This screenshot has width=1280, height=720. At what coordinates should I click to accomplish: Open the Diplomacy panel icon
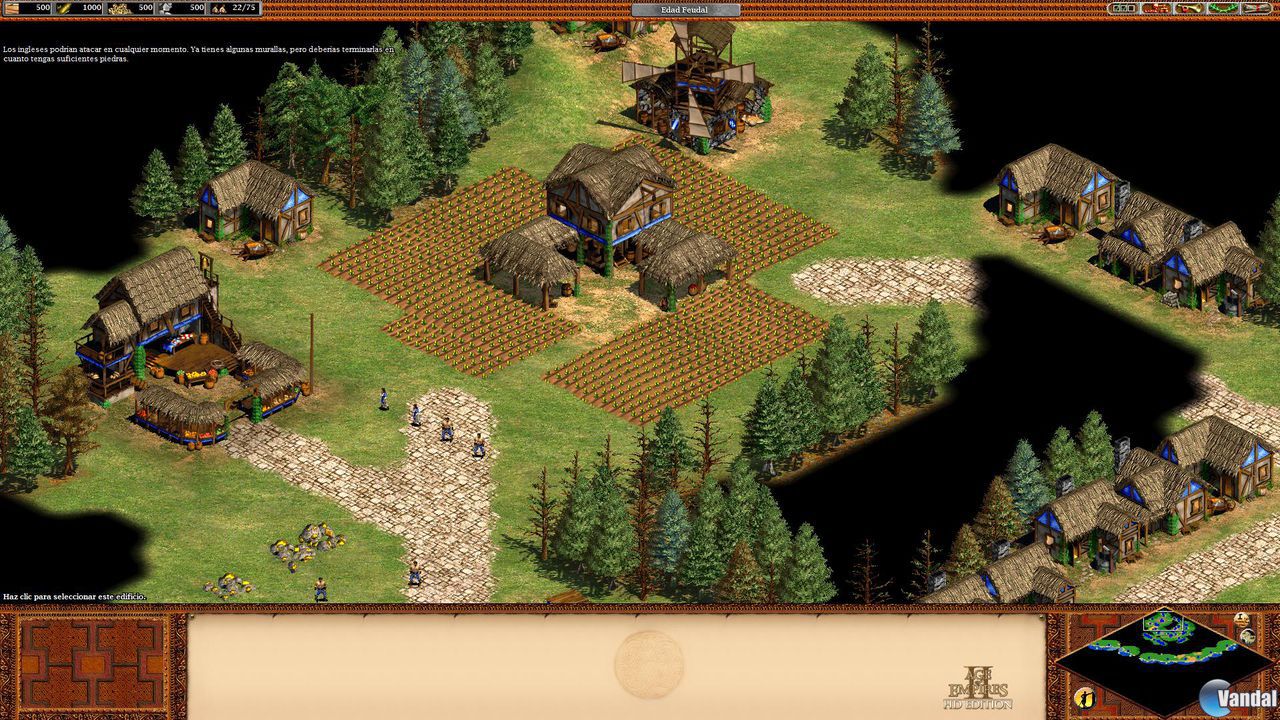(1156, 9)
